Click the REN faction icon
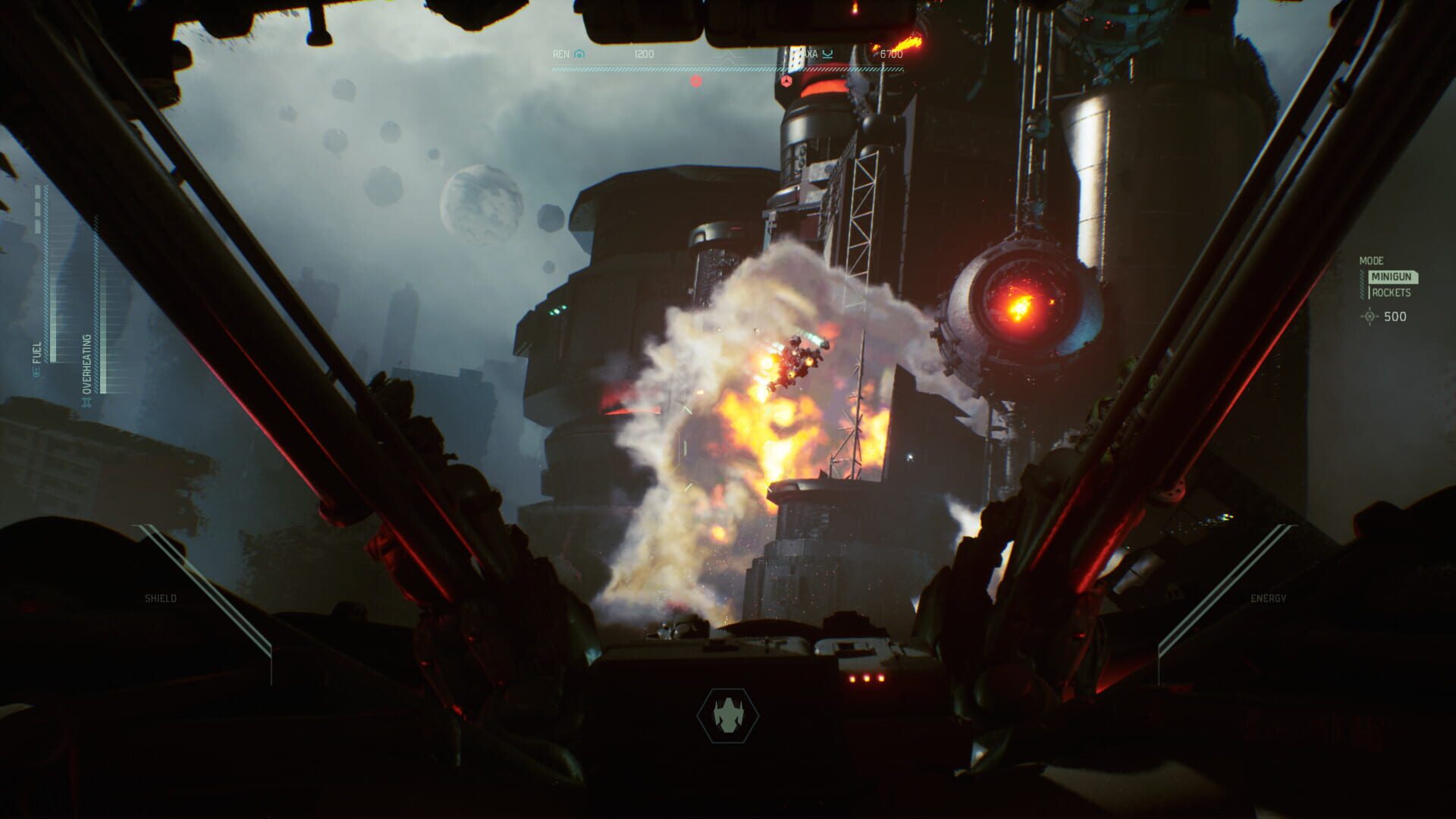Image resolution: width=1456 pixels, height=819 pixels. 579,54
